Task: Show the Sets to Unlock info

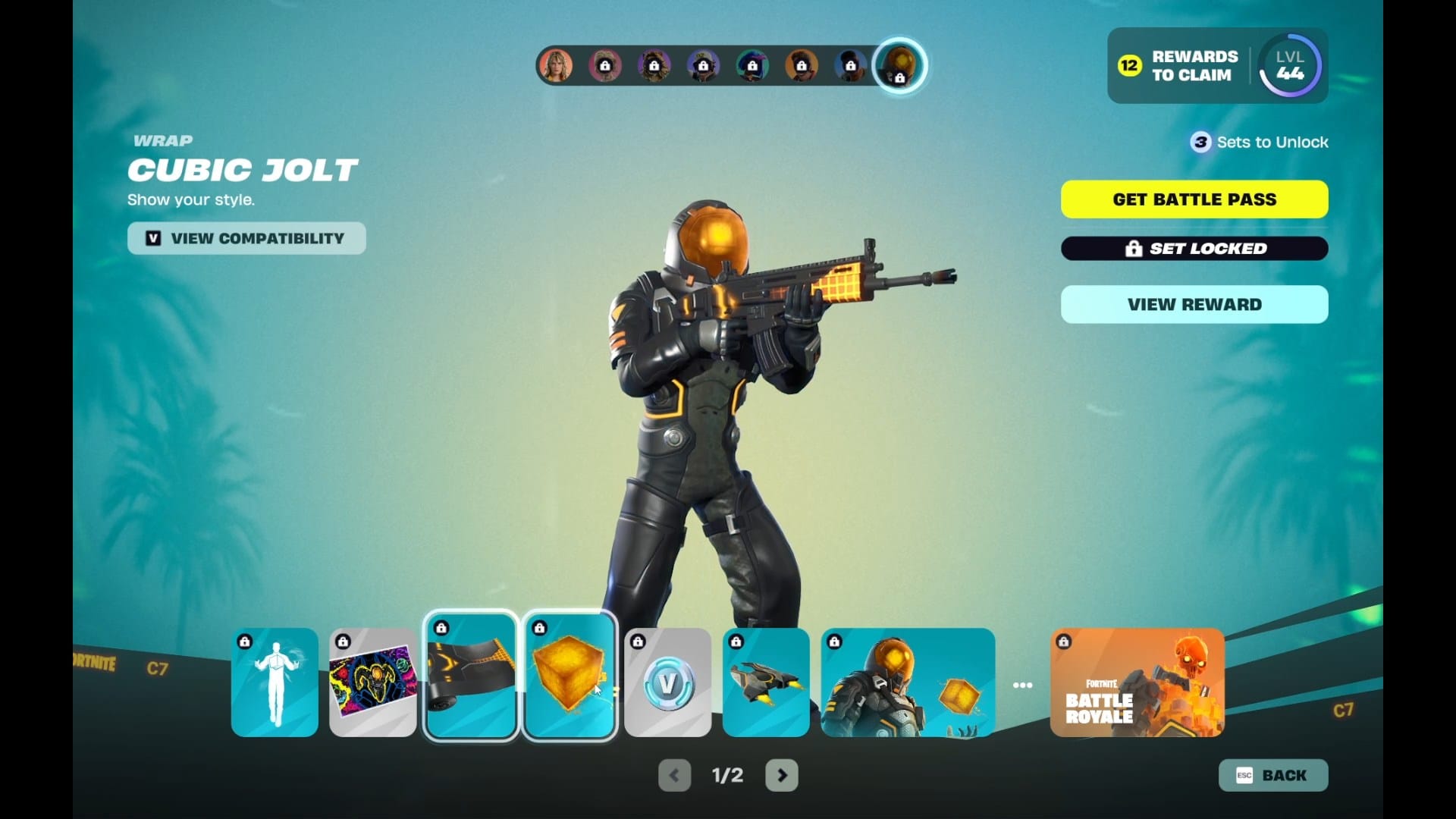Action: [x=1260, y=142]
